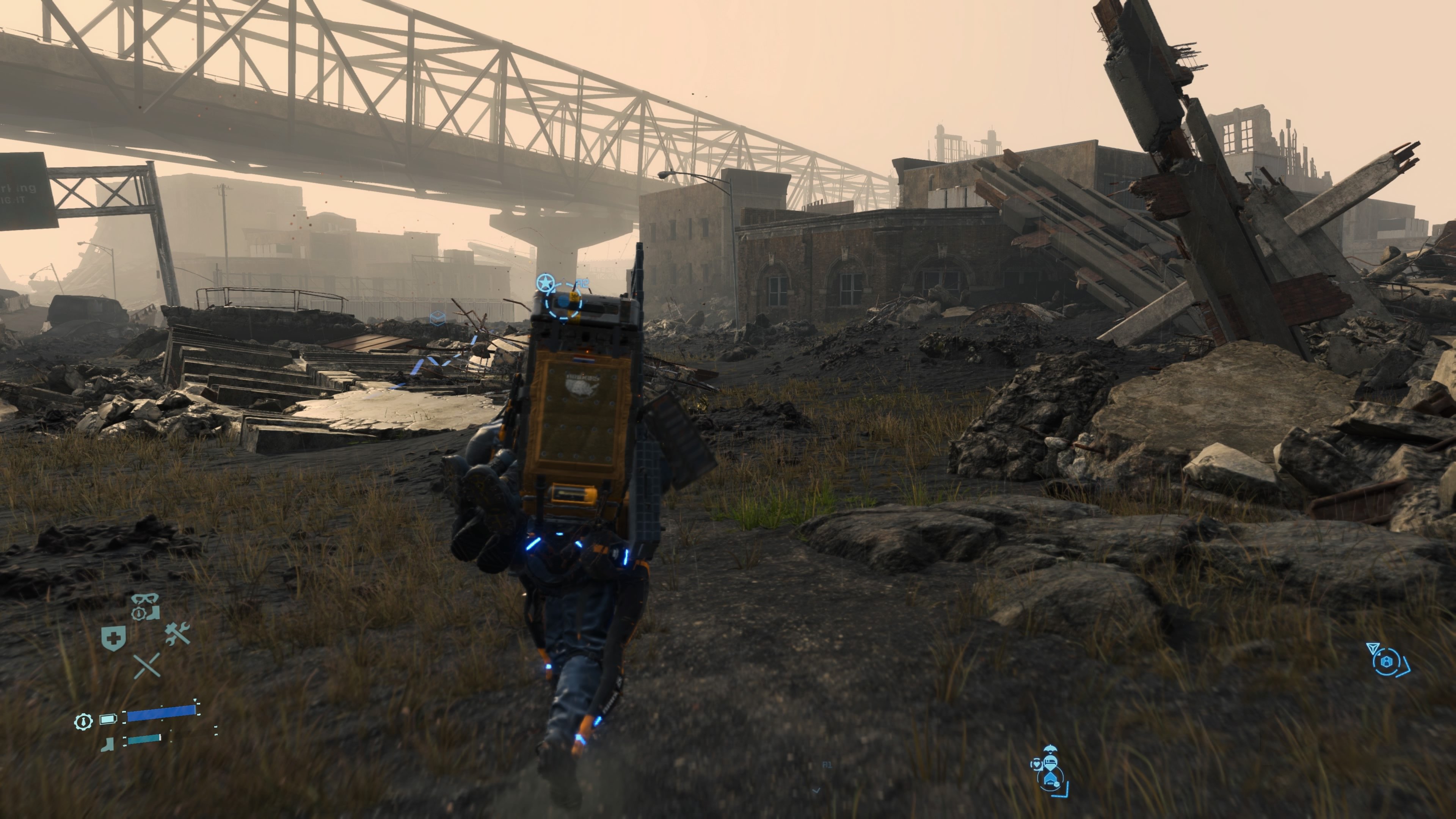The image size is (1456, 819).
Task: Click the battery power icon beside the stamina bars
Action: point(108,719)
